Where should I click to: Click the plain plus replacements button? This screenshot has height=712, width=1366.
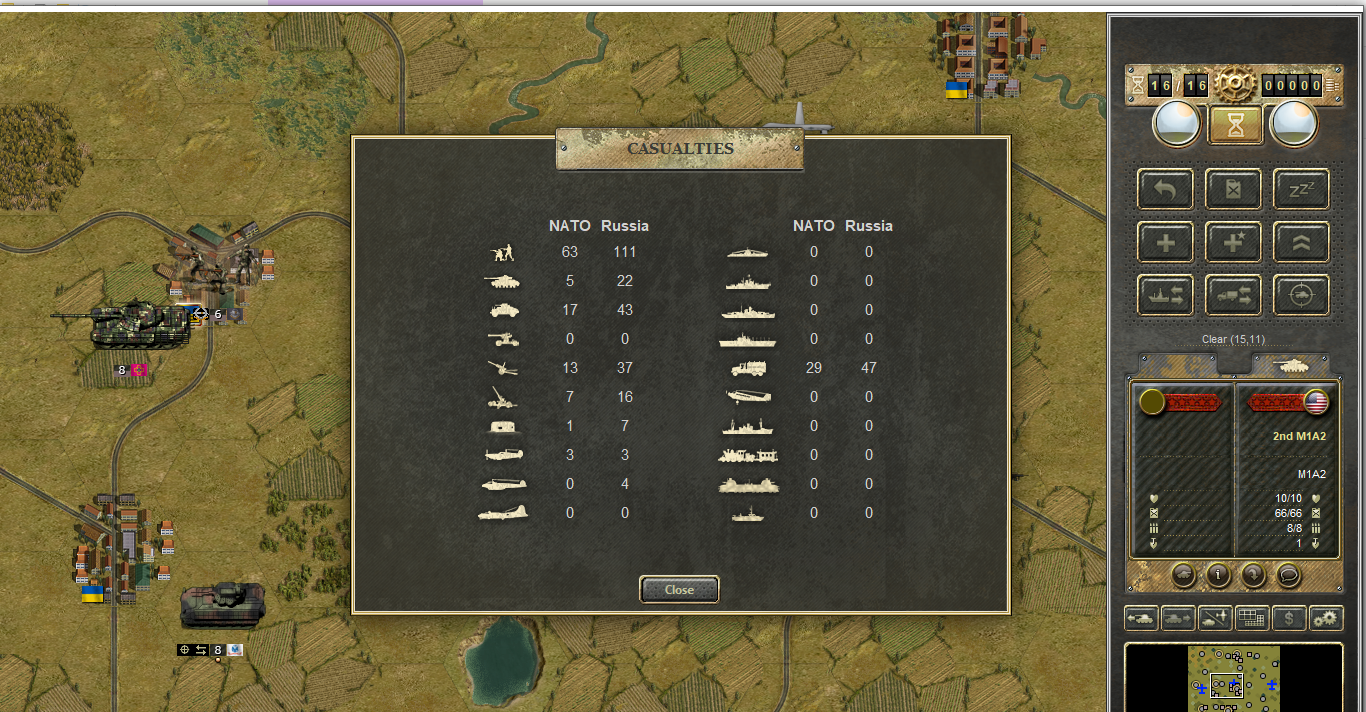click(x=1165, y=242)
